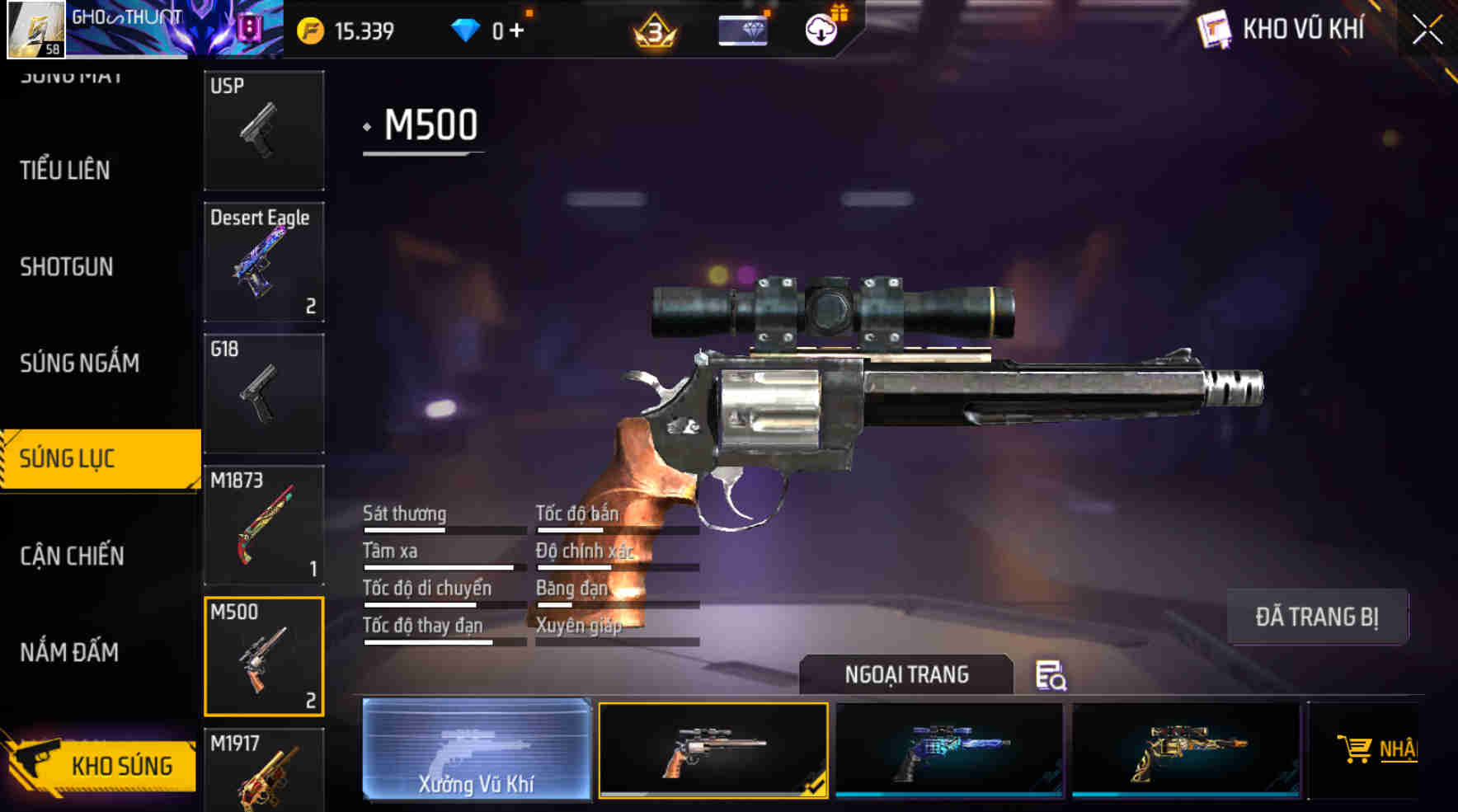The image size is (1458, 812).
Task: Switch to the SHOTGUN tab
Action: [66, 266]
